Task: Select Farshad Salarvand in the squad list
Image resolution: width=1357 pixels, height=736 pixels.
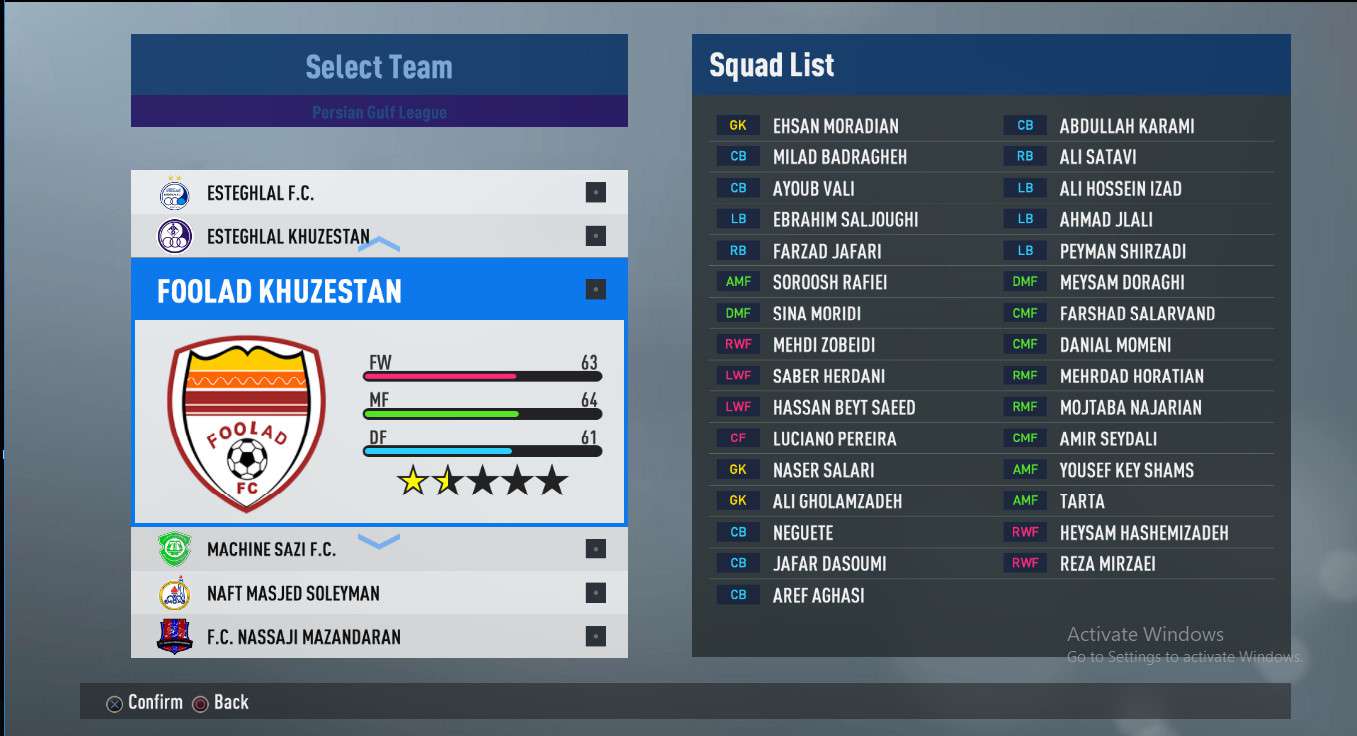Action: click(1137, 314)
